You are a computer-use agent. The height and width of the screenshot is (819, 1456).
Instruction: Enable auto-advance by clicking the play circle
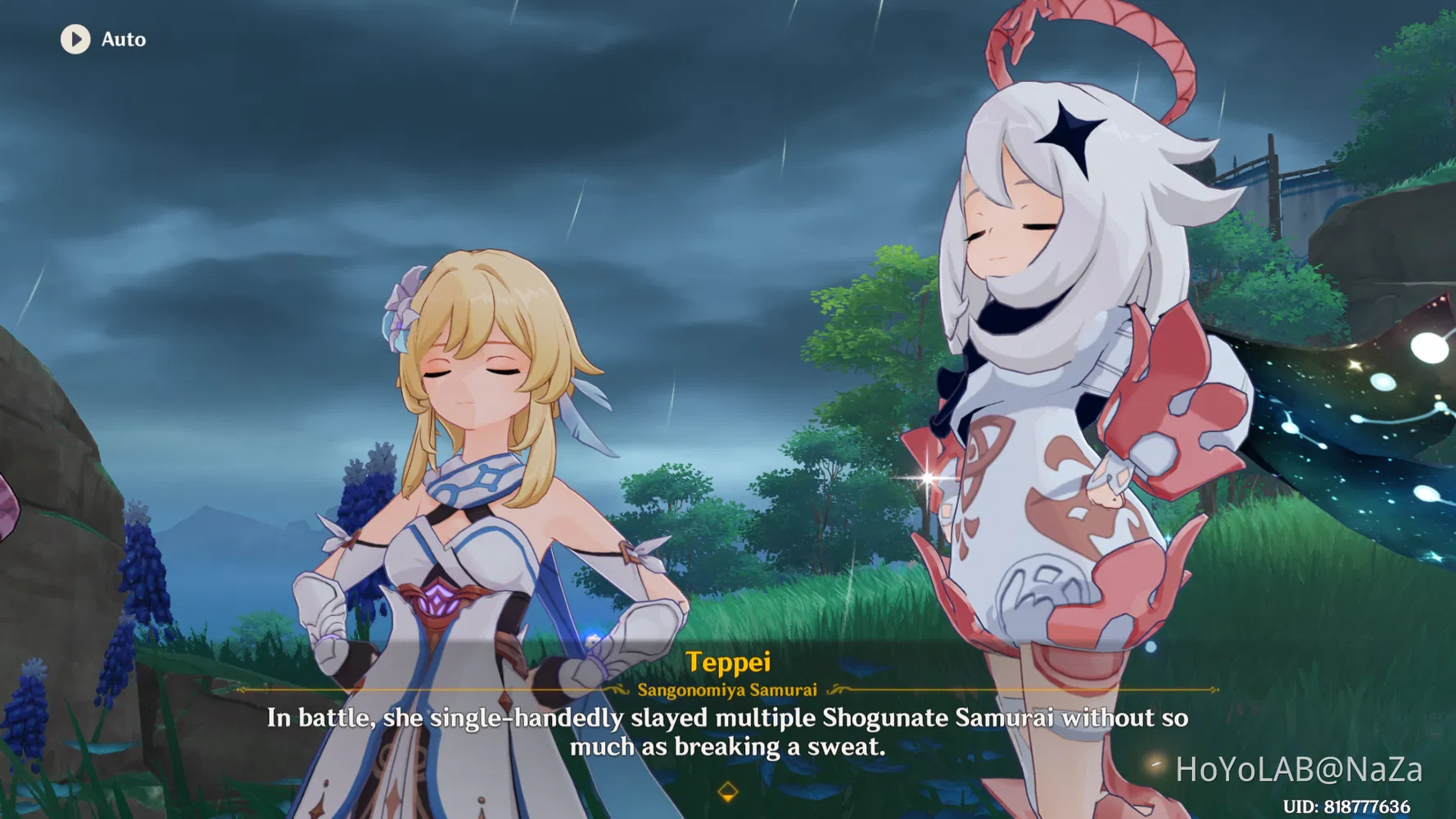pyautogui.click(x=77, y=39)
